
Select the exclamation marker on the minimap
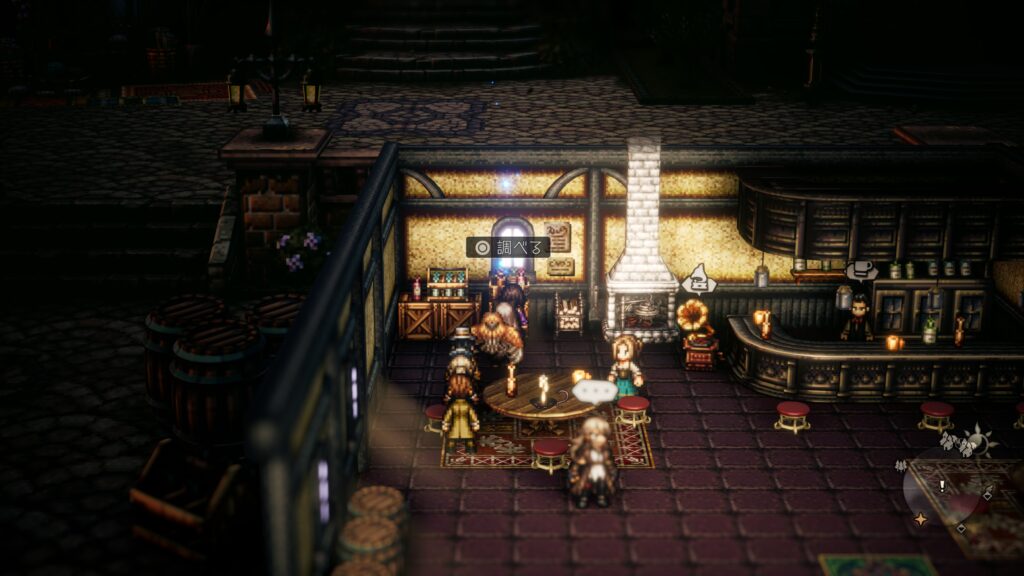pos(941,486)
